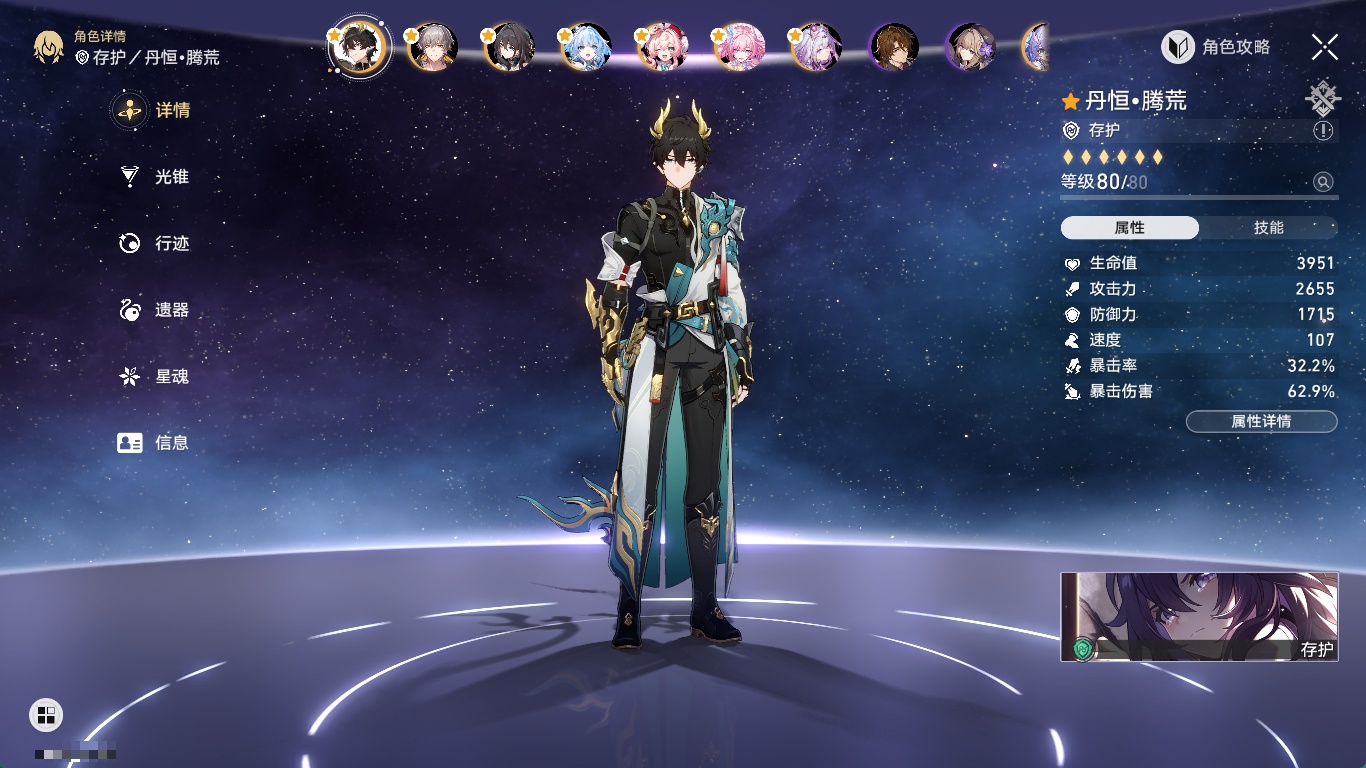Switch to the 技能 skills tab
1366x768 pixels.
pyautogui.click(x=1268, y=228)
